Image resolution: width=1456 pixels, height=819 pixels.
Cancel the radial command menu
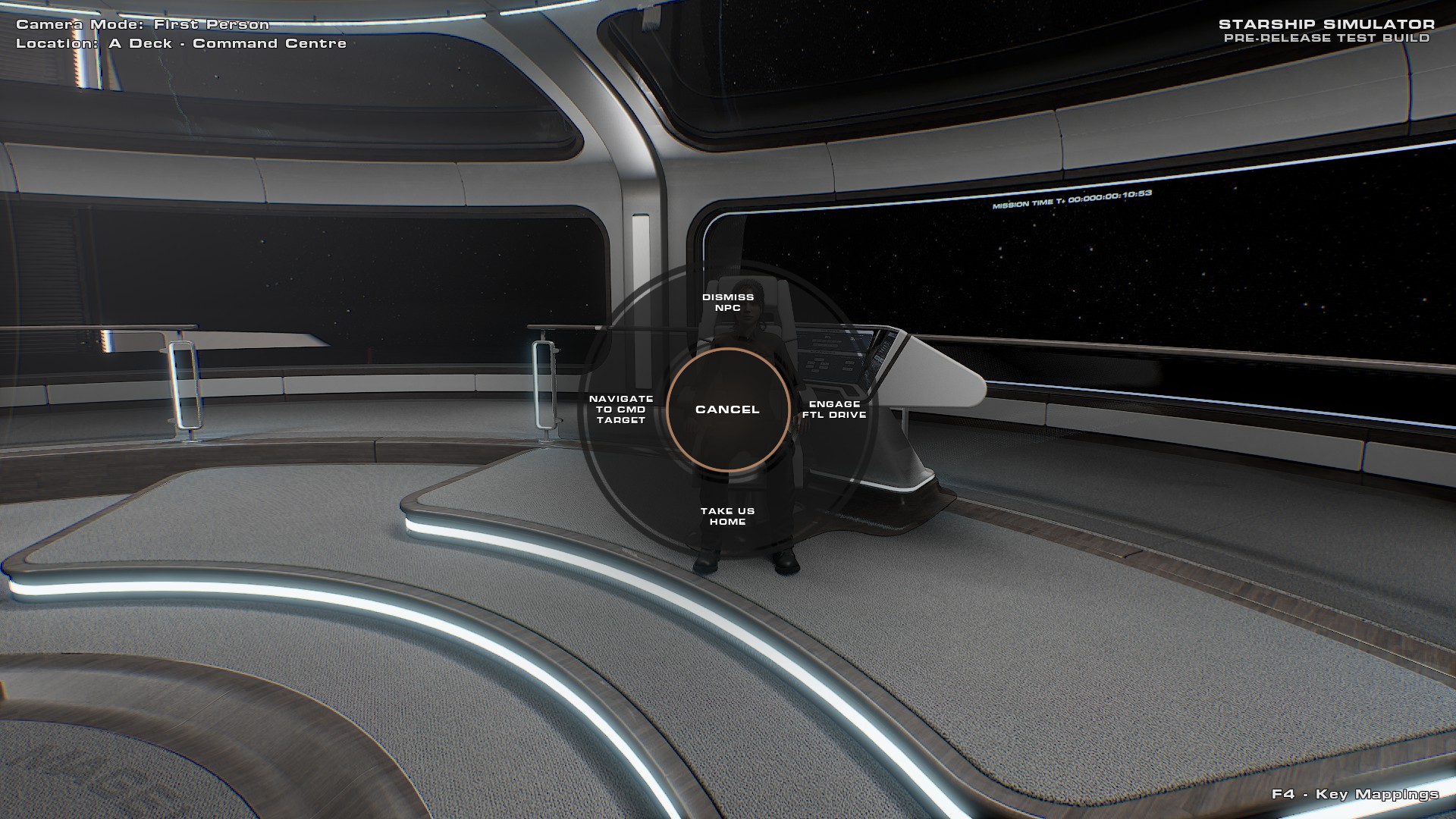click(x=727, y=409)
